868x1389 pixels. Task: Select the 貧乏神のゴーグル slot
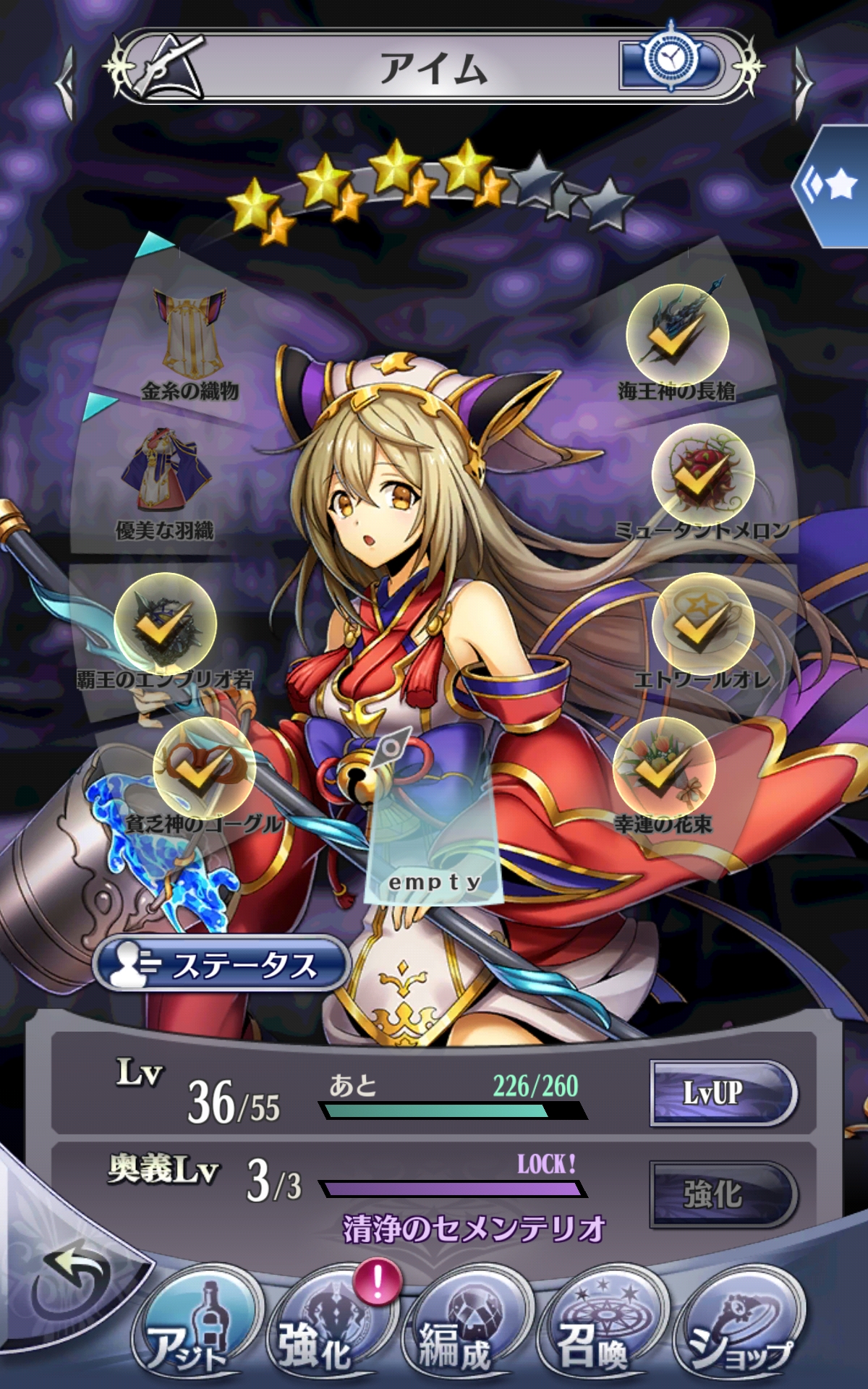click(204, 768)
